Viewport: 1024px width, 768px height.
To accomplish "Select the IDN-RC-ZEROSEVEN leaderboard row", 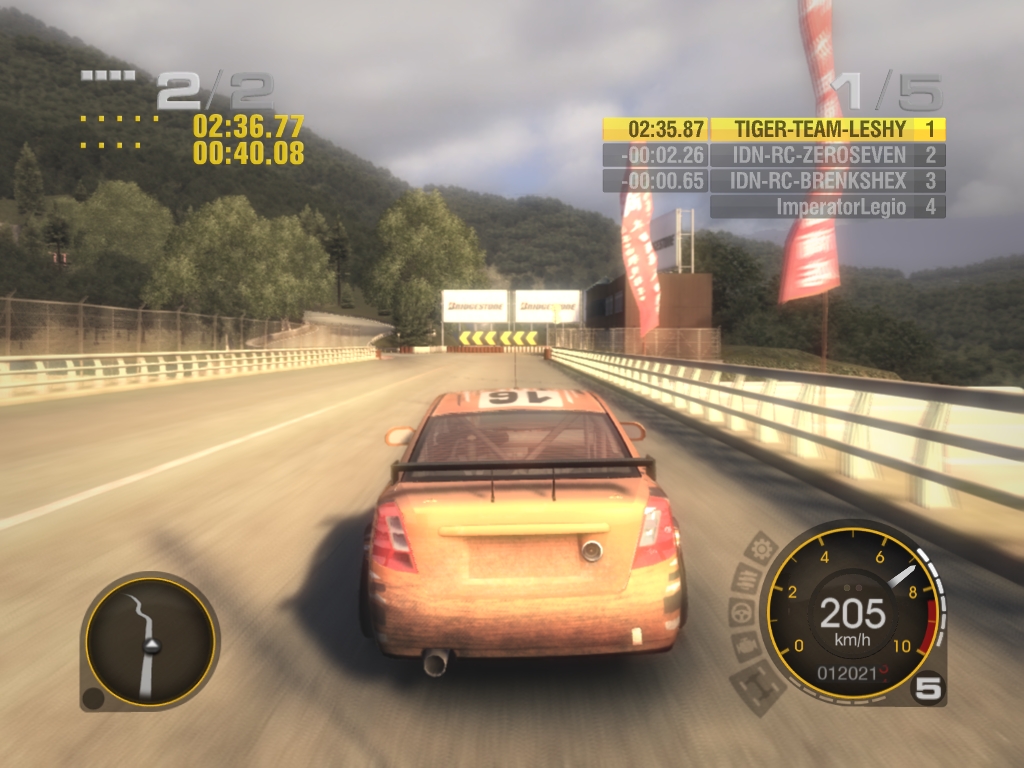I will point(773,155).
